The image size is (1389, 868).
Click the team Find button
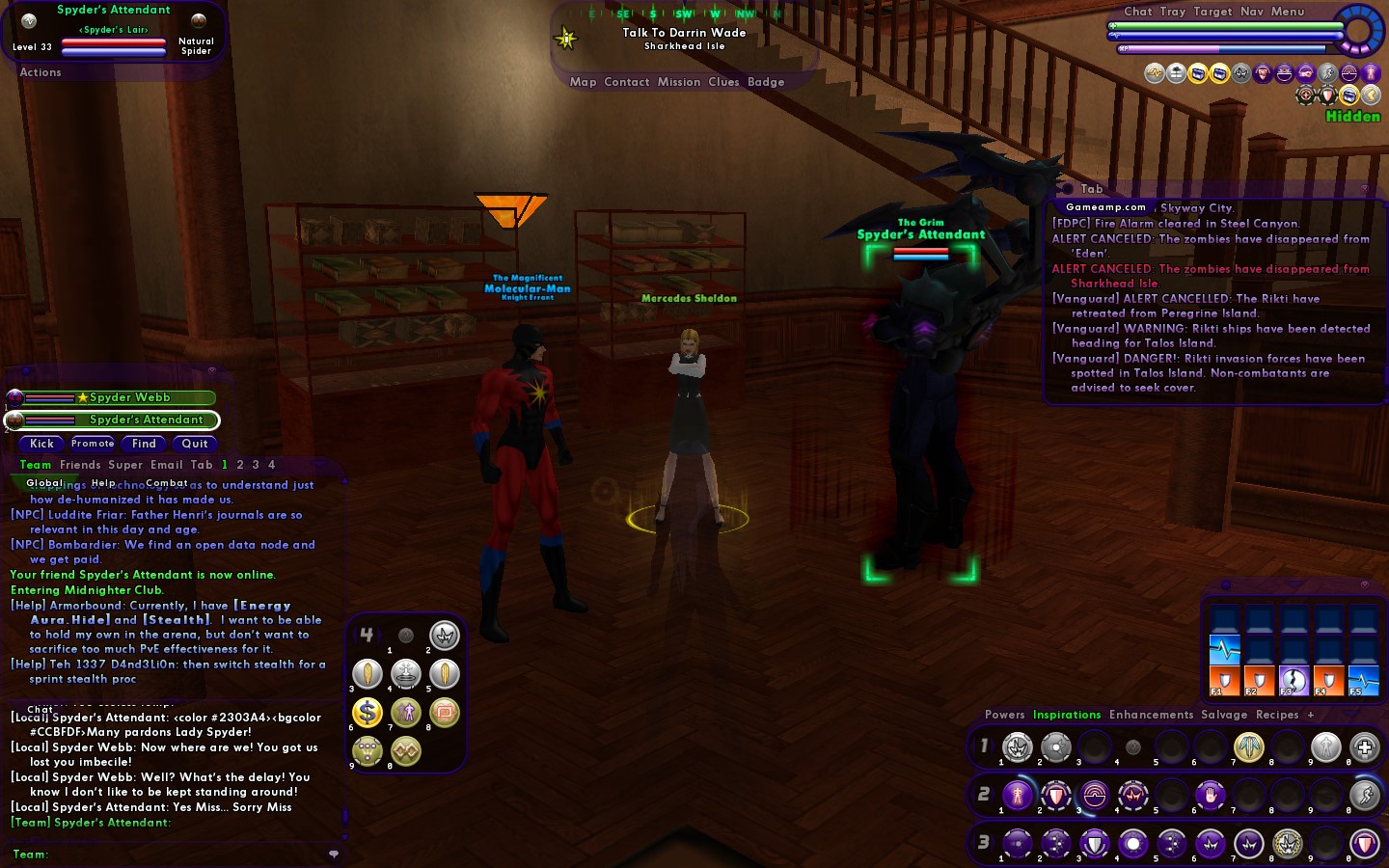[144, 444]
